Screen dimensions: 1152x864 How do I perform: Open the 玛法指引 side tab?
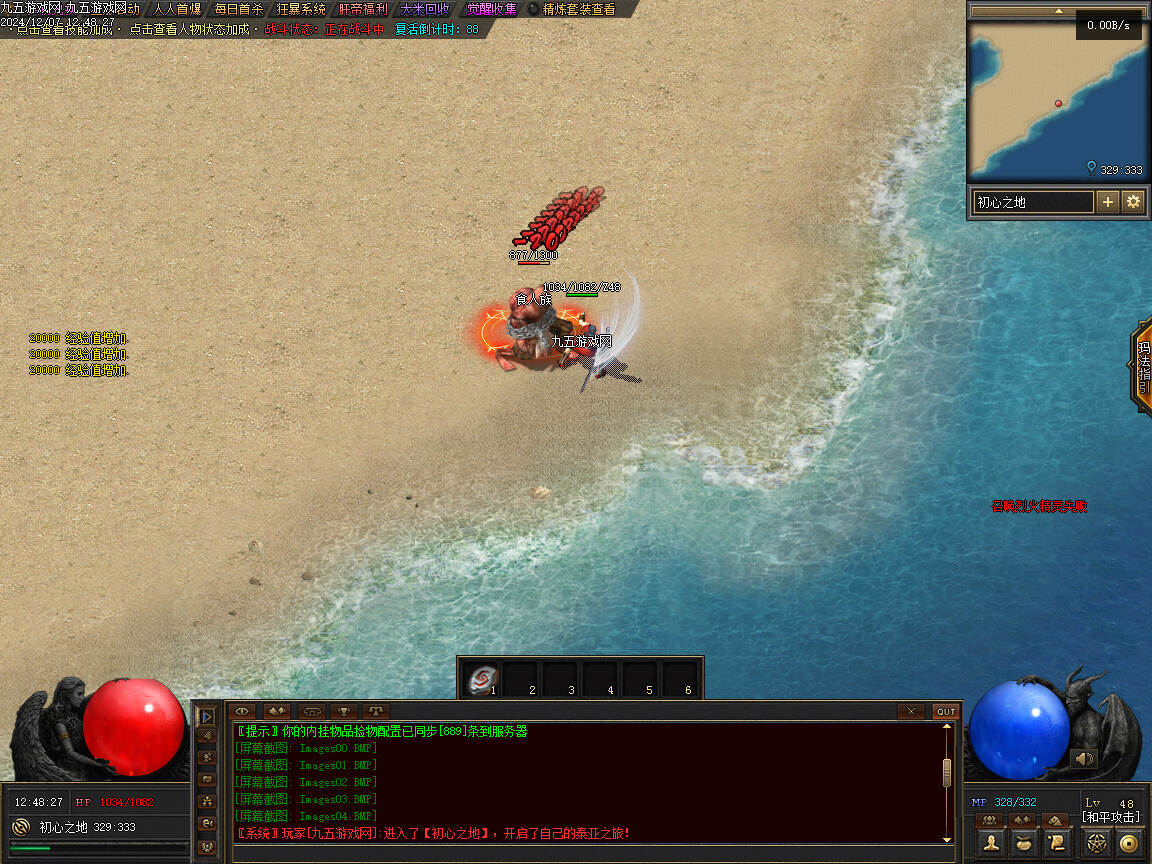[x=1143, y=365]
